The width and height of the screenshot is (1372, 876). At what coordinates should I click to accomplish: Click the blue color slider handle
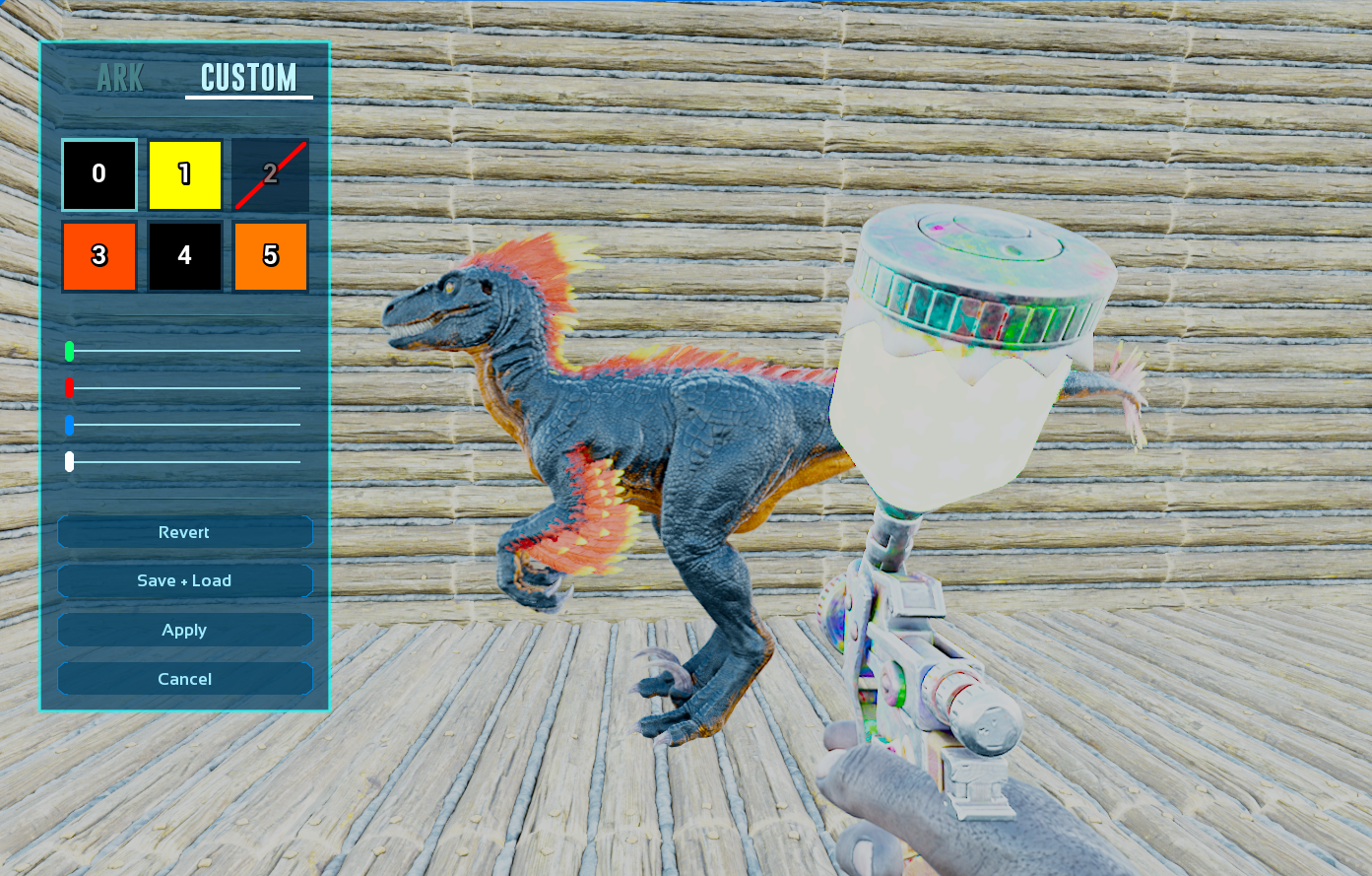coord(69,425)
